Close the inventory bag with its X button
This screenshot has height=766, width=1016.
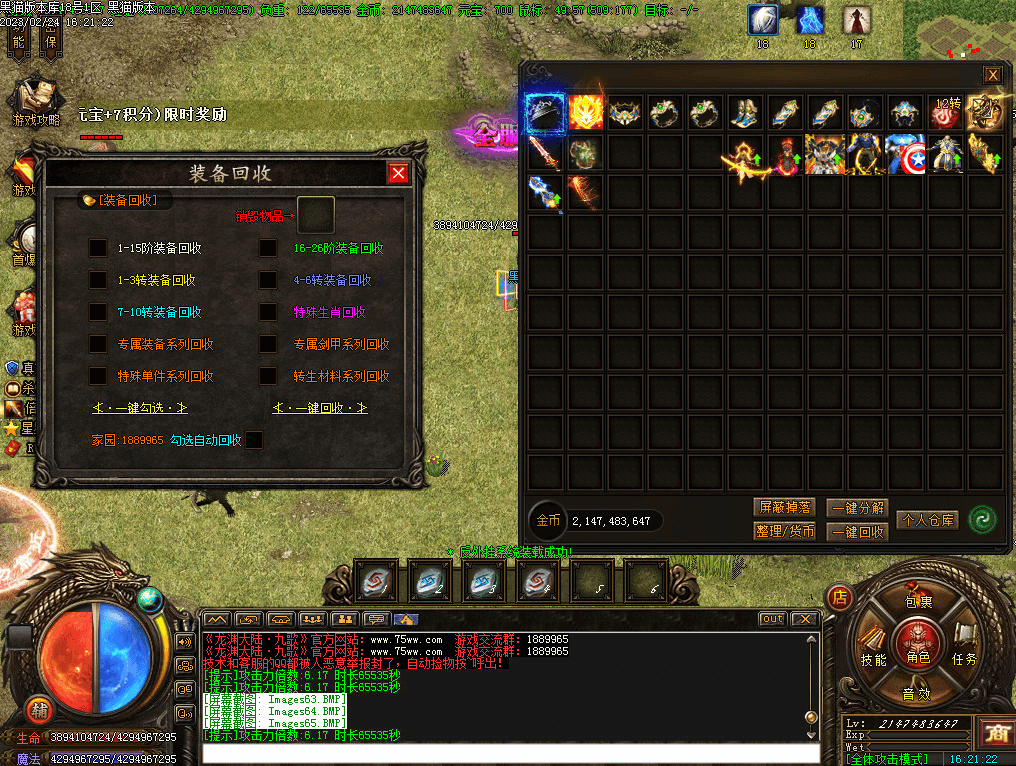tap(992, 75)
